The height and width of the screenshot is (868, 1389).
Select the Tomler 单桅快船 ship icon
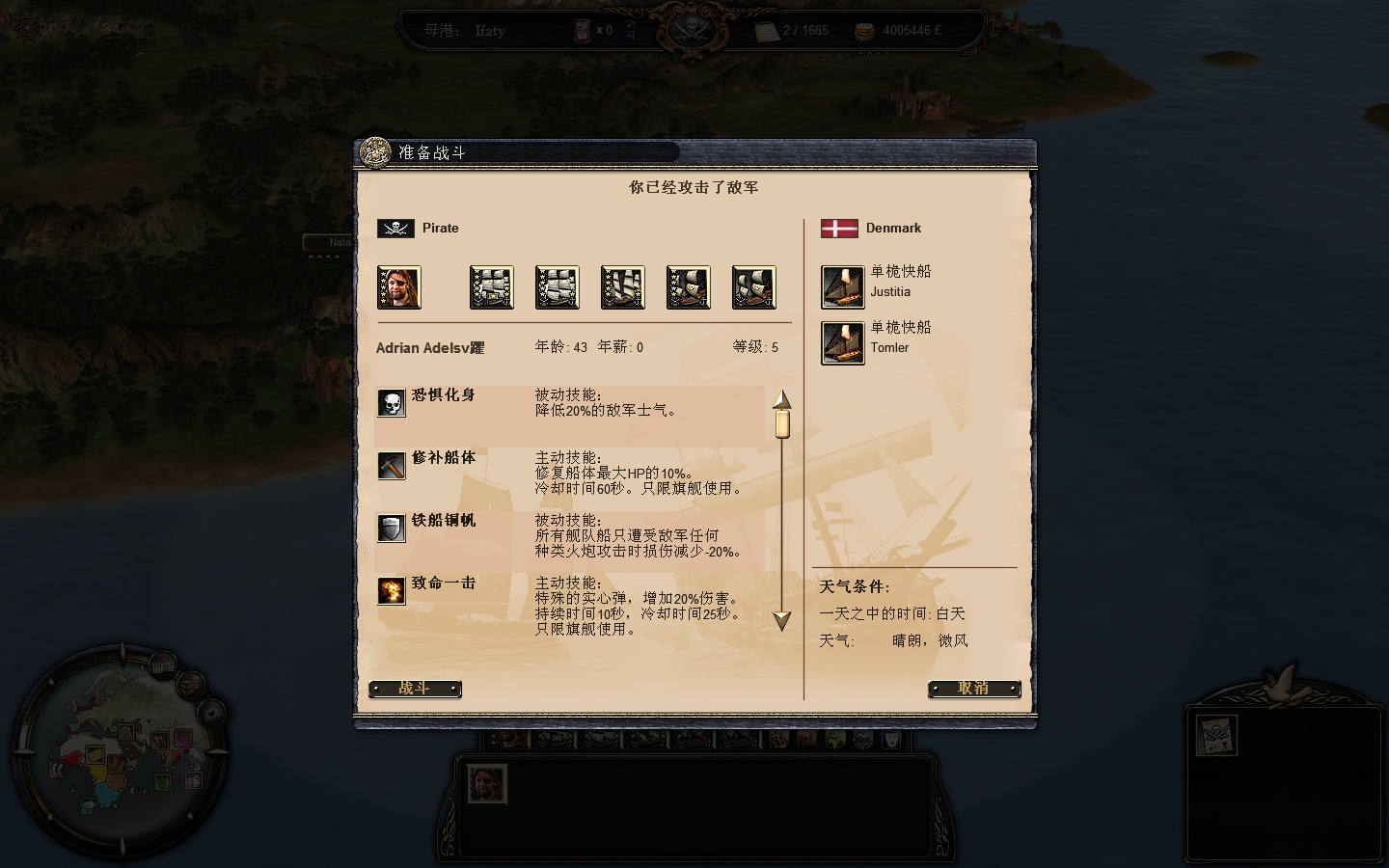point(842,341)
